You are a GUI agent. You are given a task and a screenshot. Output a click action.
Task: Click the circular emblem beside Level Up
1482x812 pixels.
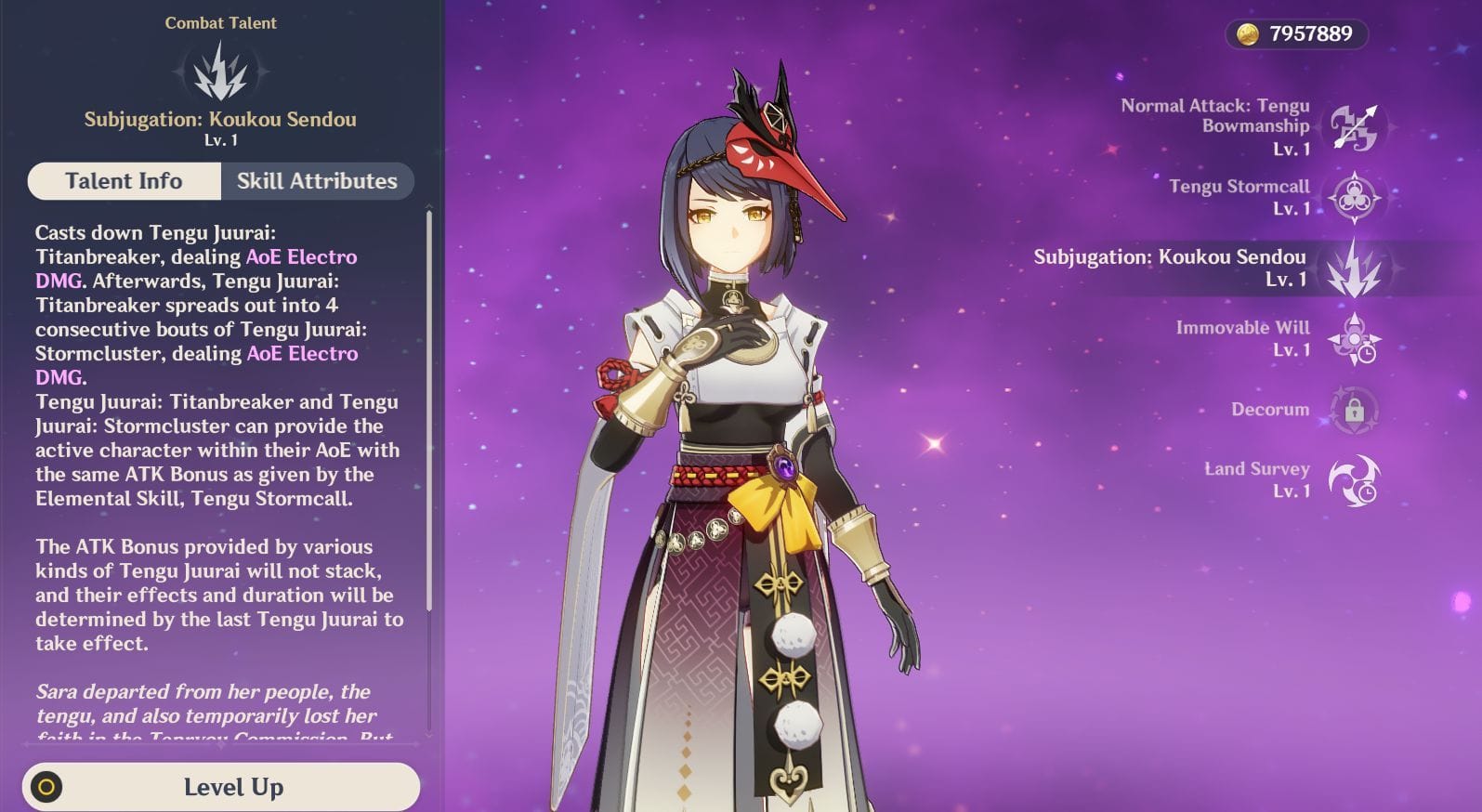48,787
